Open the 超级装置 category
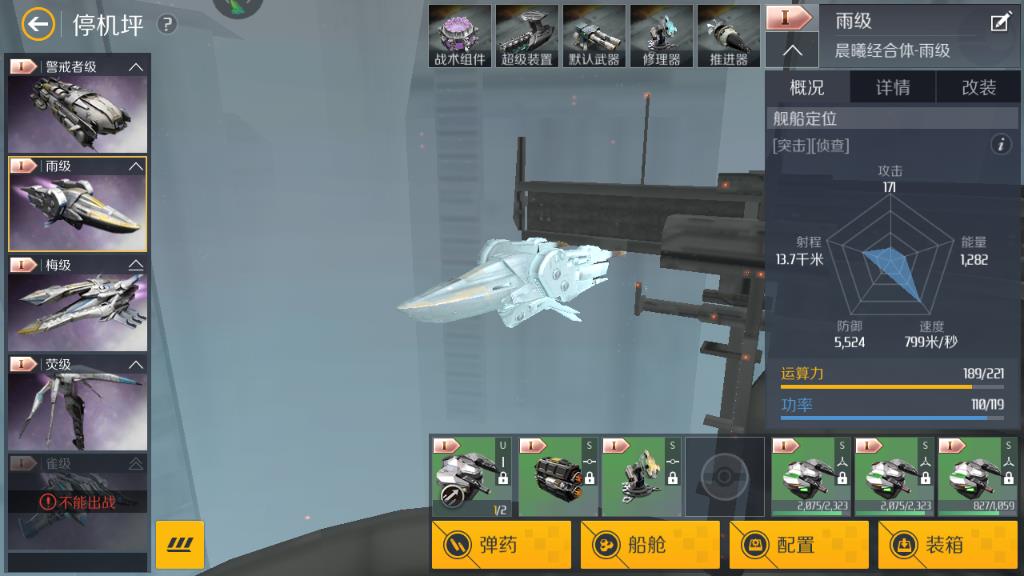This screenshot has width=1024, height=576. click(x=527, y=37)
